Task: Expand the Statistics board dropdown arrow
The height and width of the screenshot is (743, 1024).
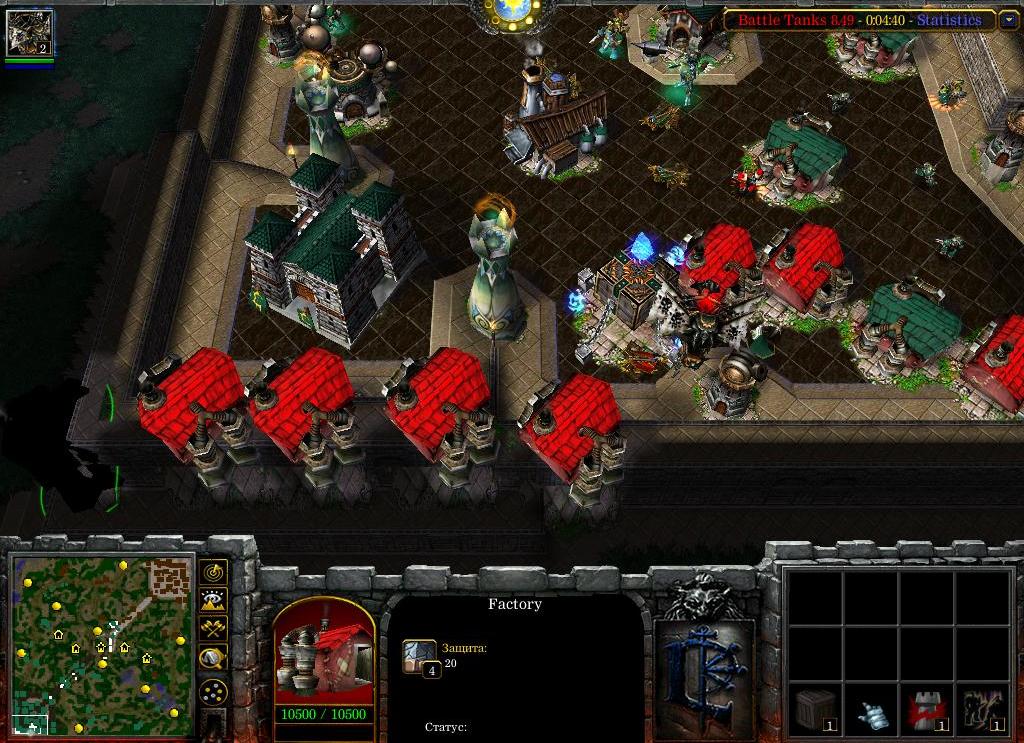Action: 1007,20
